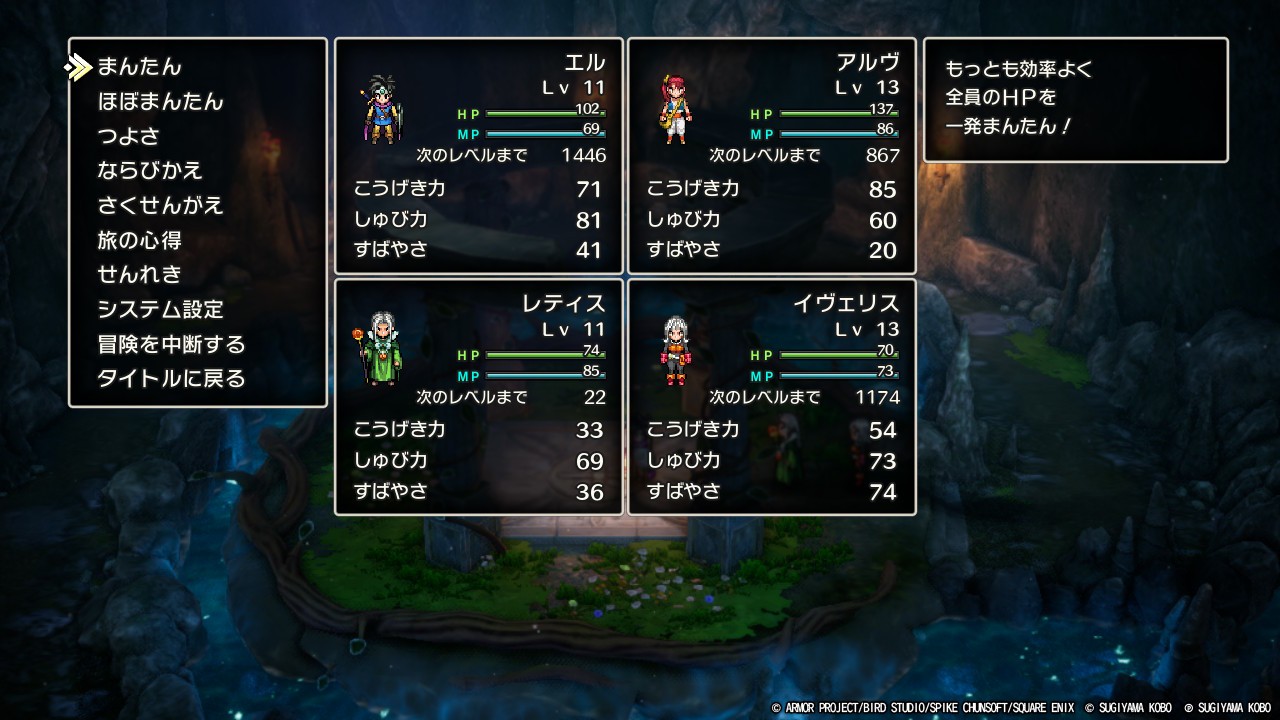Open さくせんがえ tactics menu
The width and height of the screenshot is (1280, 720).
coord(160,205)
